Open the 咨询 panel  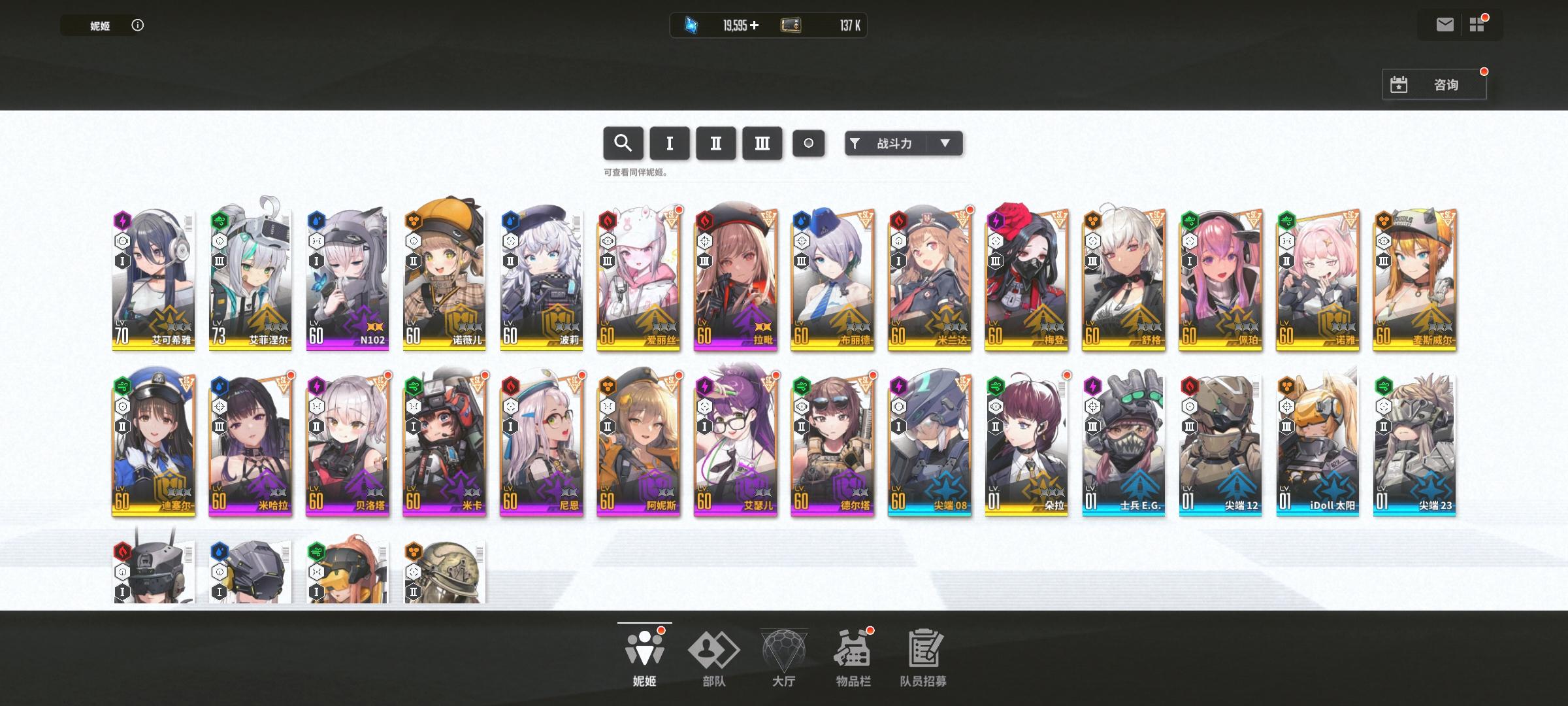click(x=1446, y=84)
